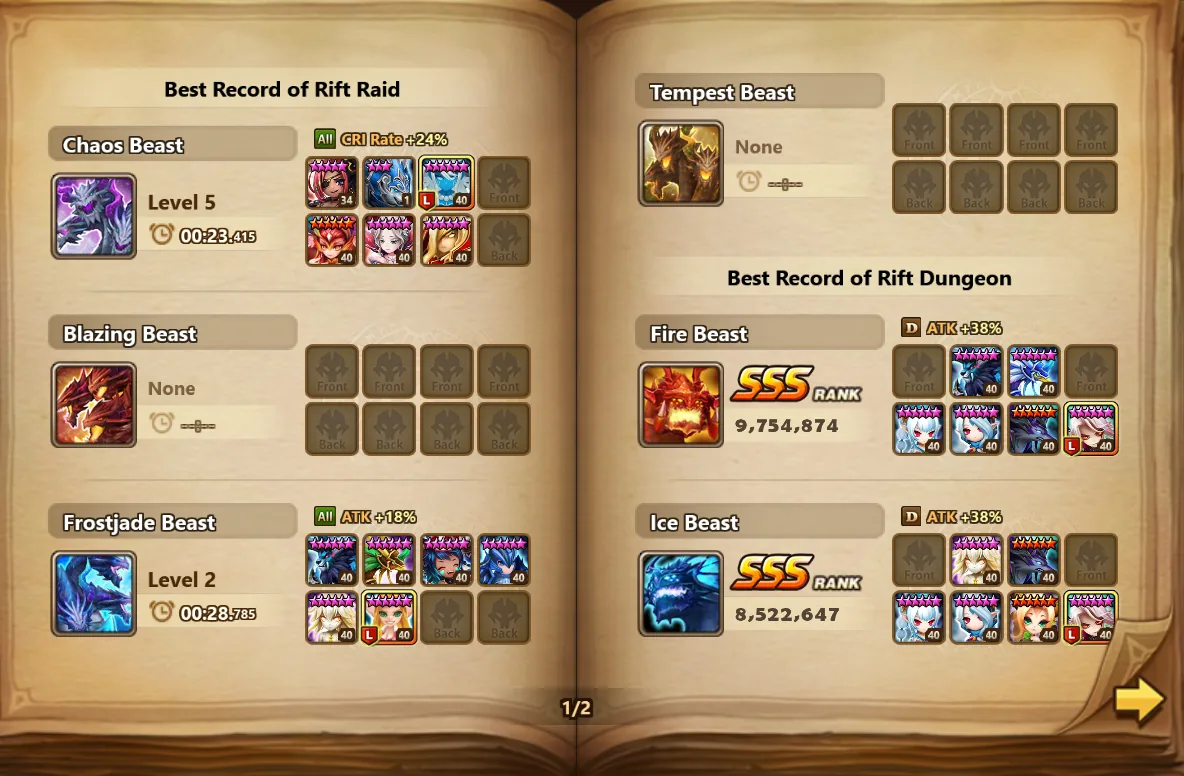The image size is (1184, 776).
Task: Choose the Frostjade Beast portrait
Action: [x=94, y=593]
